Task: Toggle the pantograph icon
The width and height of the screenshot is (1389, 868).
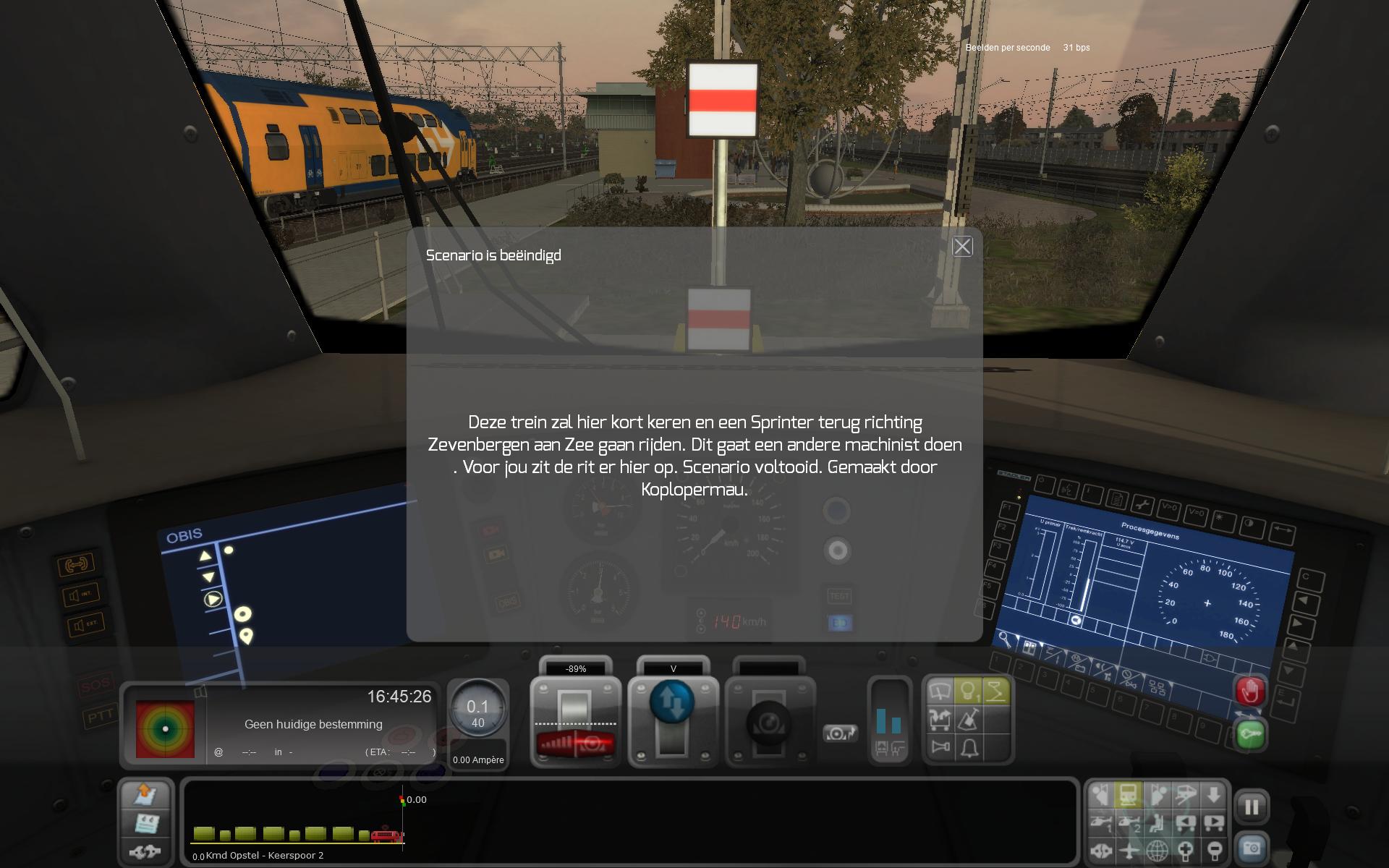Action: point(996,692)
